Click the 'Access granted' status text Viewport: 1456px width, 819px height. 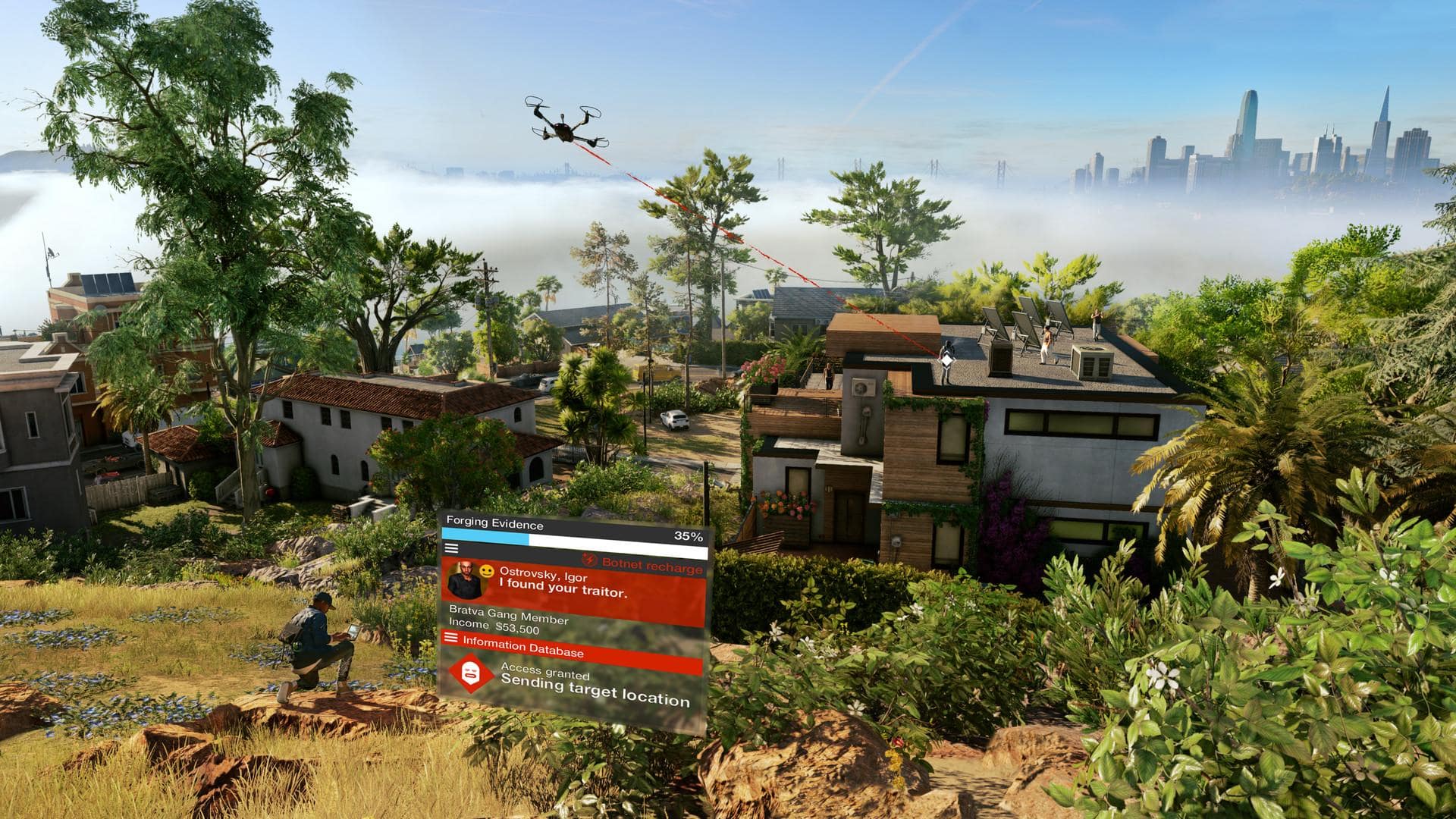click(x=544, y=672)
